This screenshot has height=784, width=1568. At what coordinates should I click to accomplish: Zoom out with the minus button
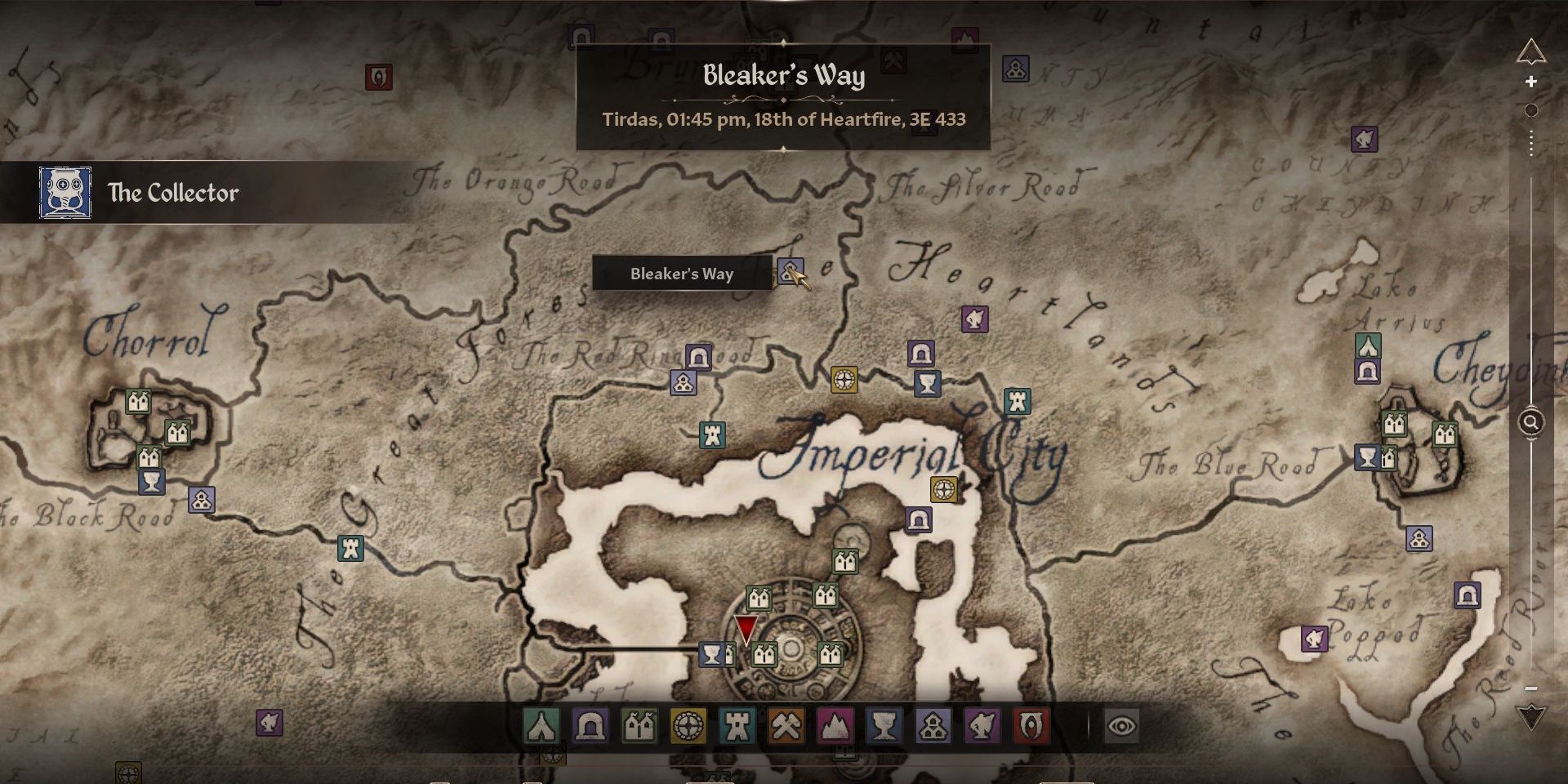1531,688
